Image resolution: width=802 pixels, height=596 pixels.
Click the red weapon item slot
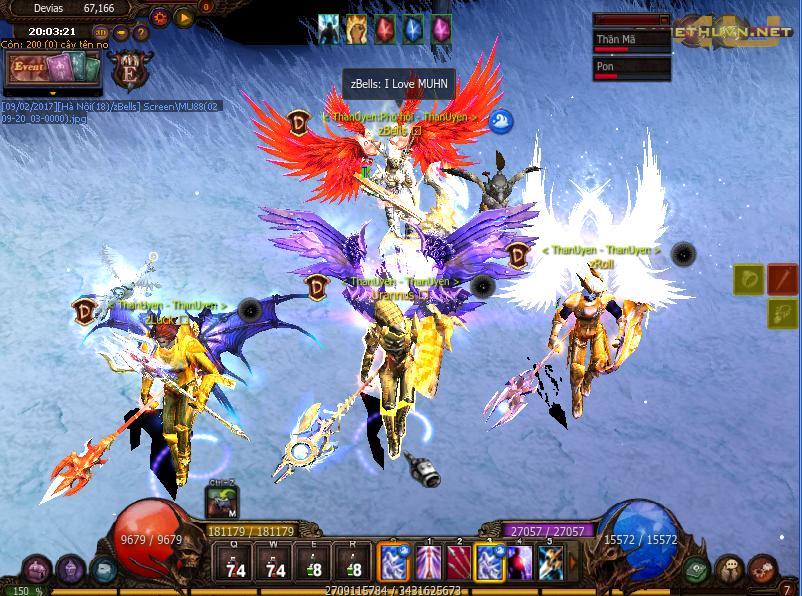[782, 279]
